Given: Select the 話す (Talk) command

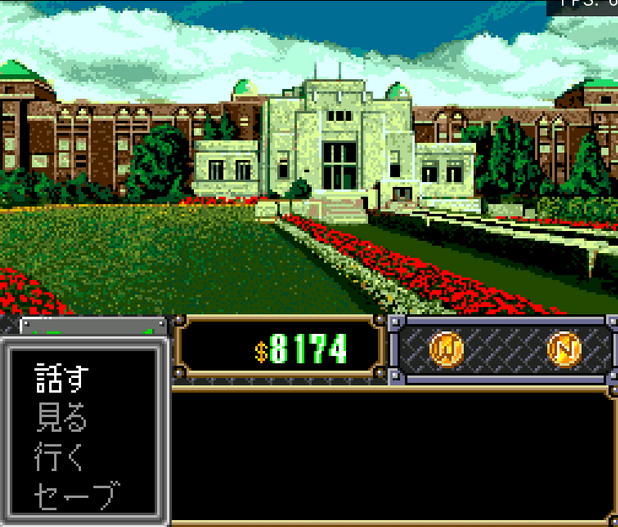Looking at the screenshot, I should click(x=62, y=378).
